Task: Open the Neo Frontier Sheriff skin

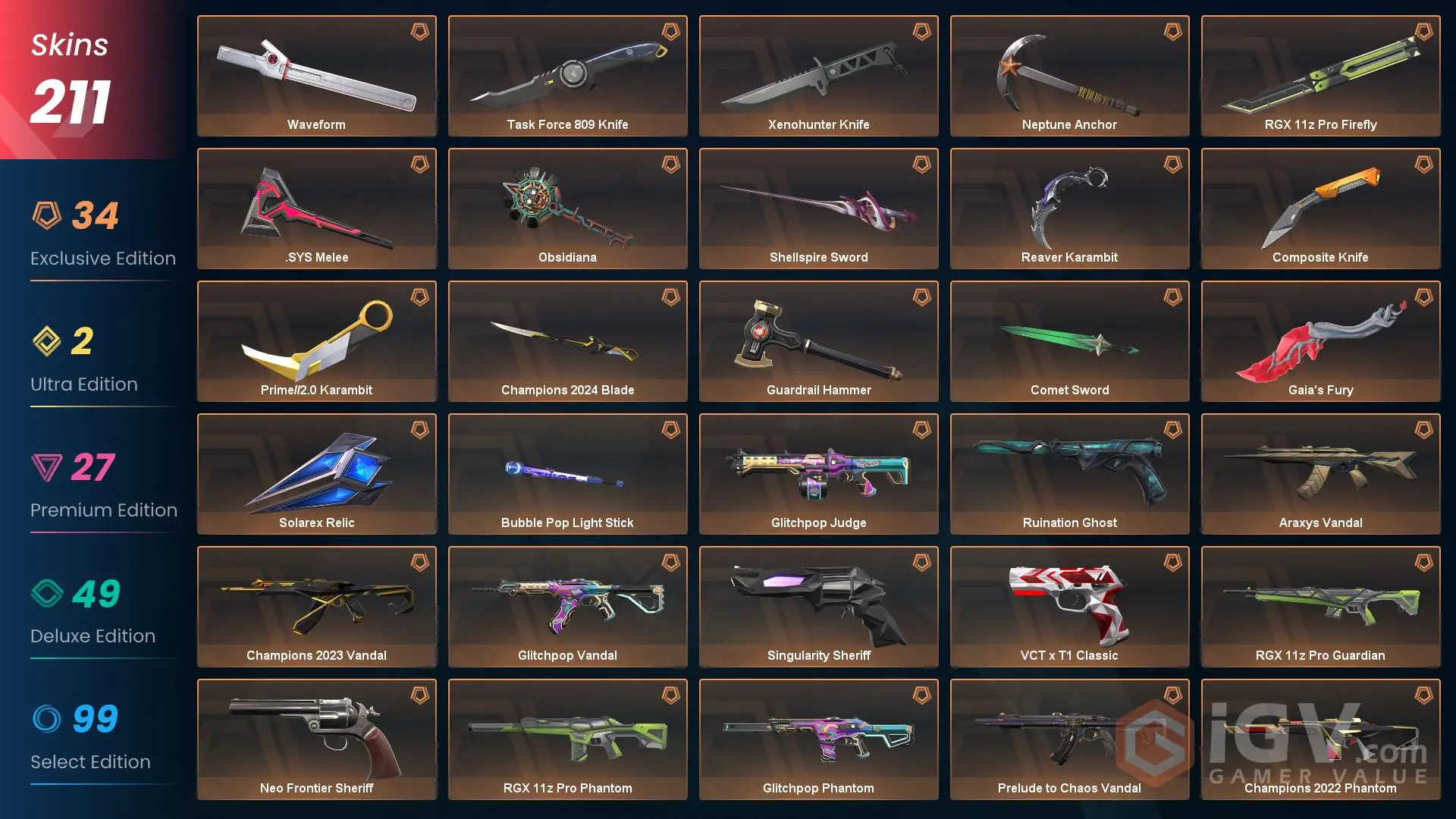Action: tap(316, 739)
